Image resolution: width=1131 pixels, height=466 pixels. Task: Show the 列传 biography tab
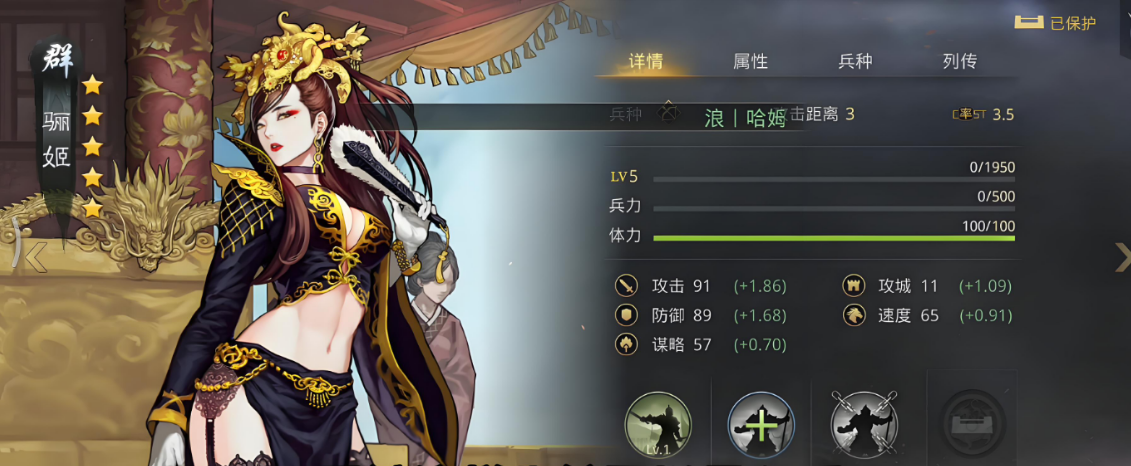(x=959, y=61)
